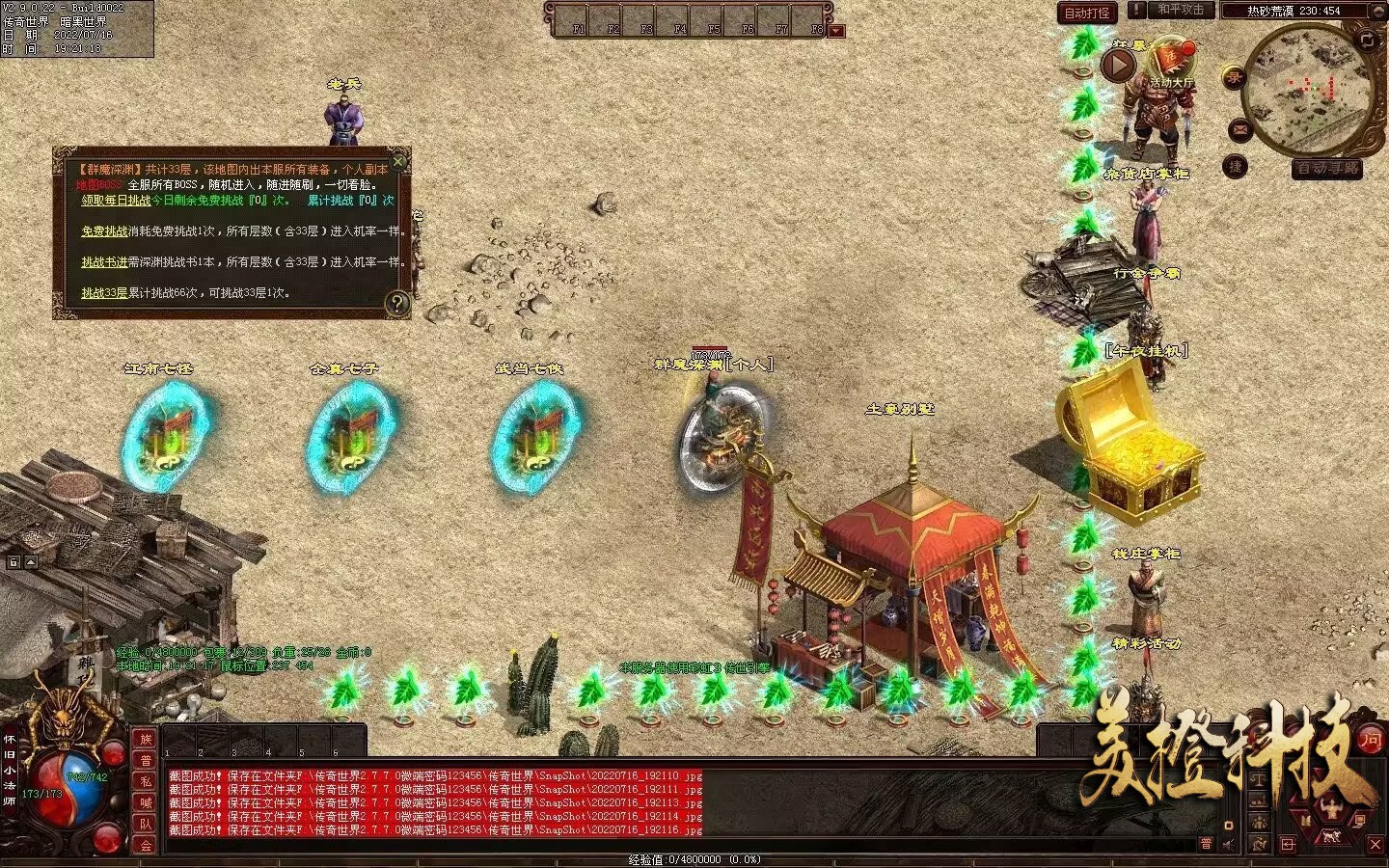The image size is (1389, 868).
Task: Choose the 挑战书进 entry option
Action: pyautogui.click(x=104, y=262)
